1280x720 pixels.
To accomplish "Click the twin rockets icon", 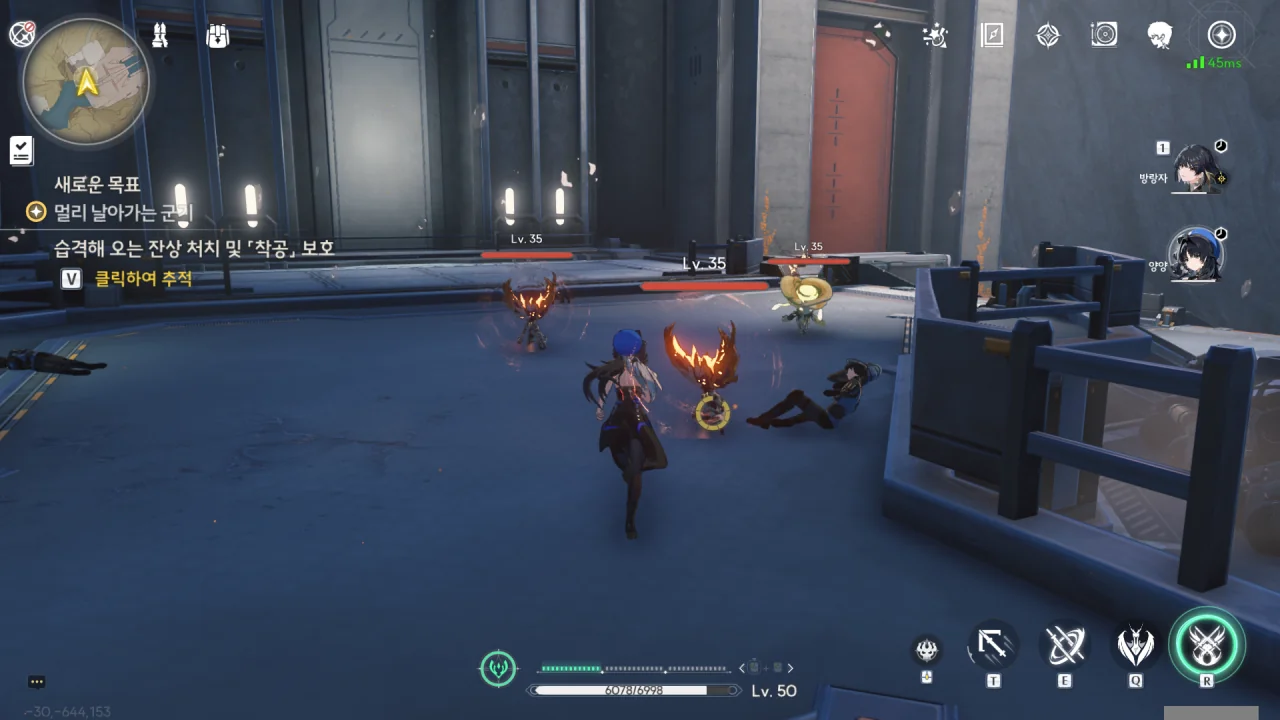I will point(160,36).
